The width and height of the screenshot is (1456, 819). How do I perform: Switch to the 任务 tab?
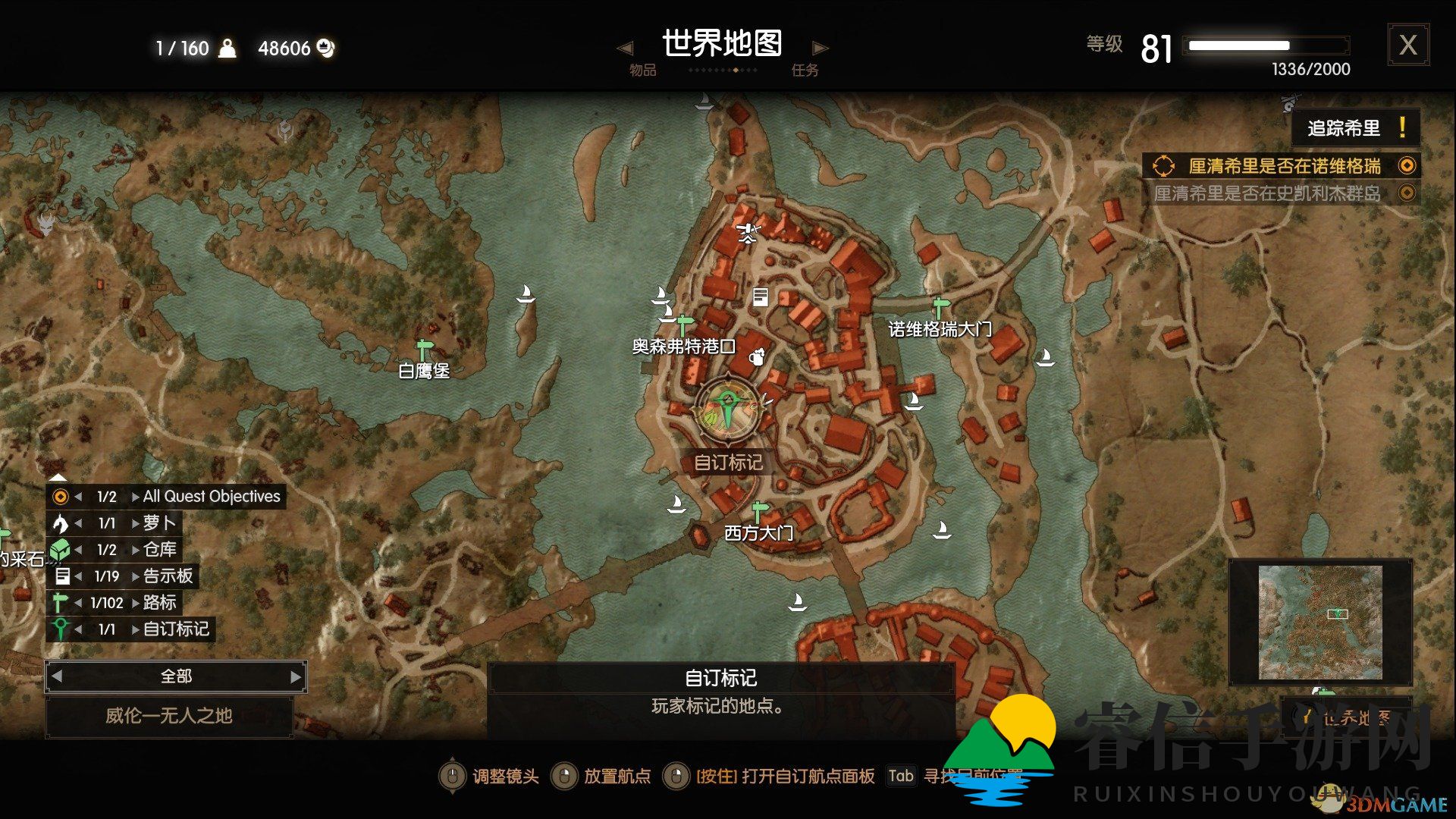806,70
